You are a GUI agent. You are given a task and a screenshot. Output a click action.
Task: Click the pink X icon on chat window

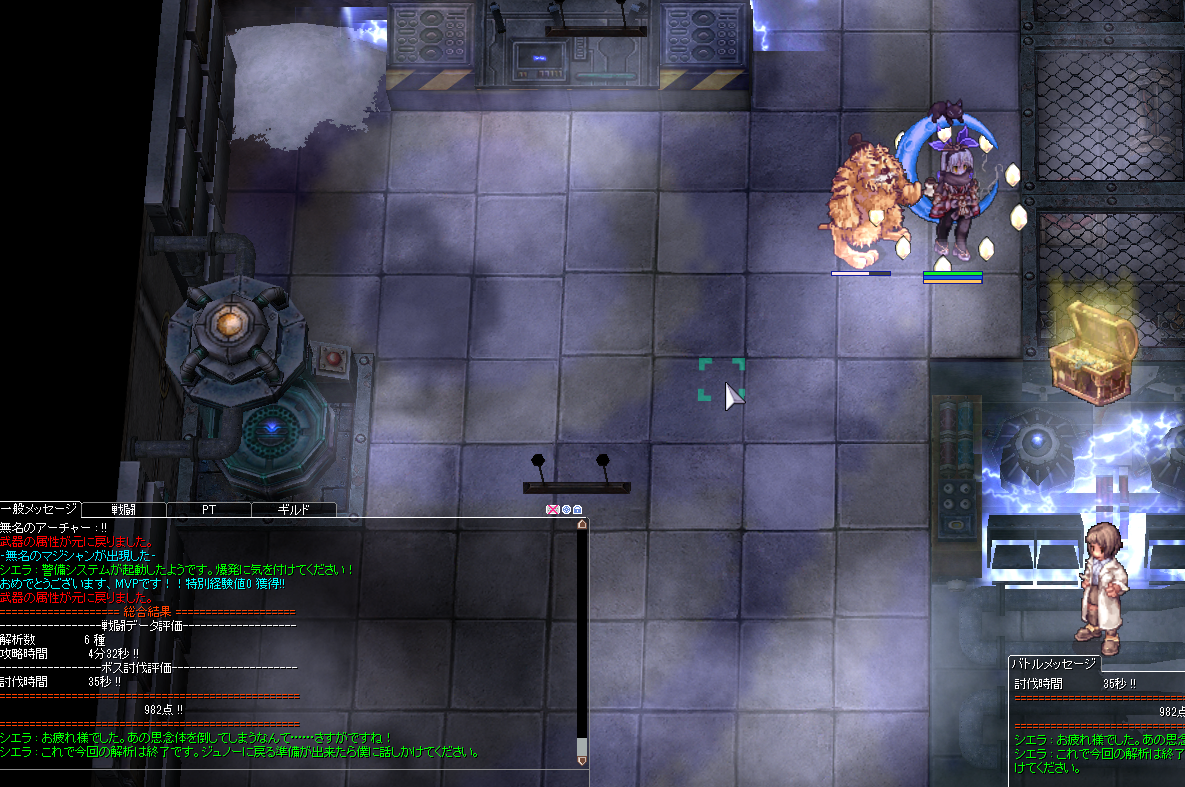point(552,509)
